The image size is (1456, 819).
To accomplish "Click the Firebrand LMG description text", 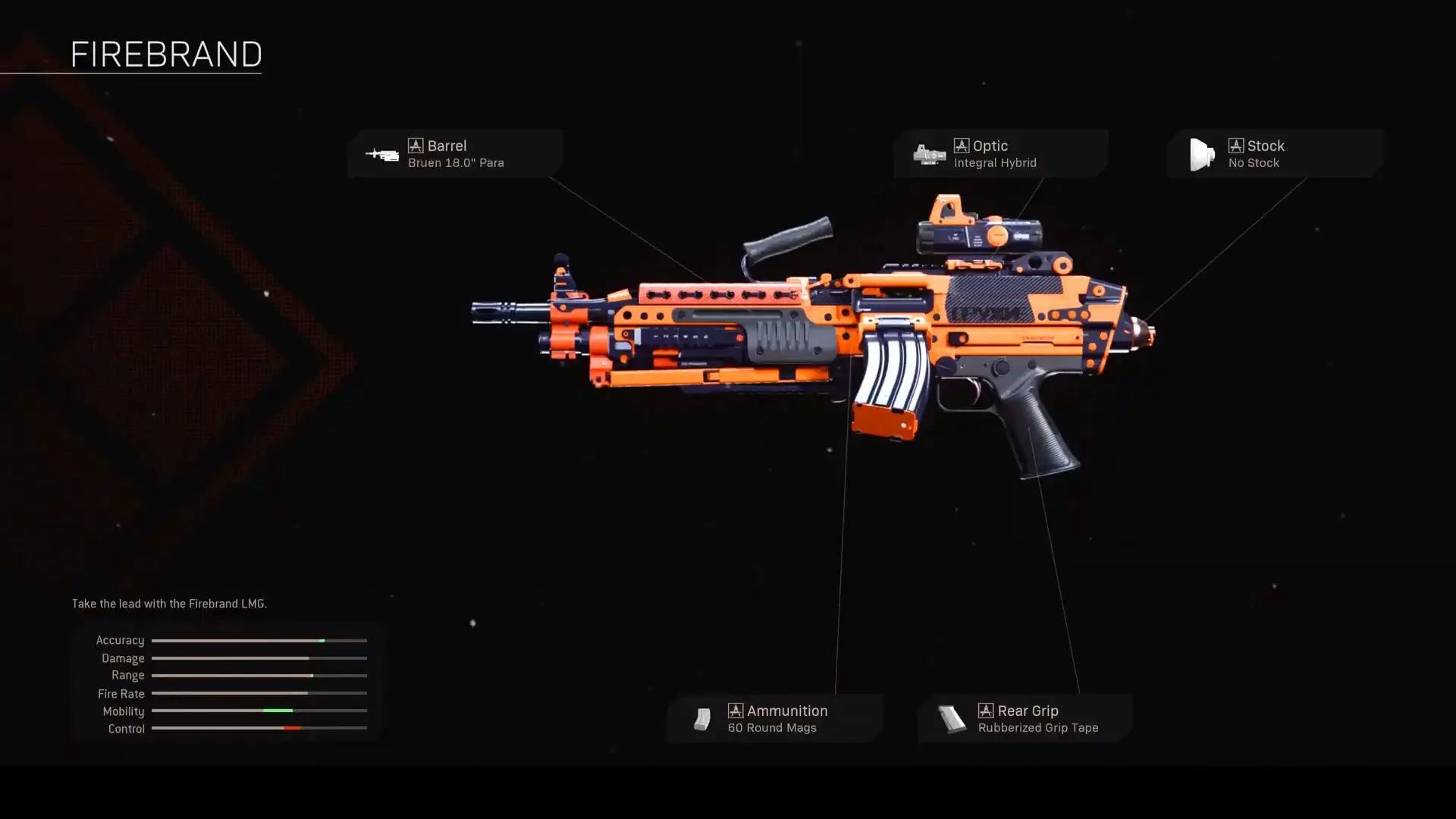I will pos(168,604).
